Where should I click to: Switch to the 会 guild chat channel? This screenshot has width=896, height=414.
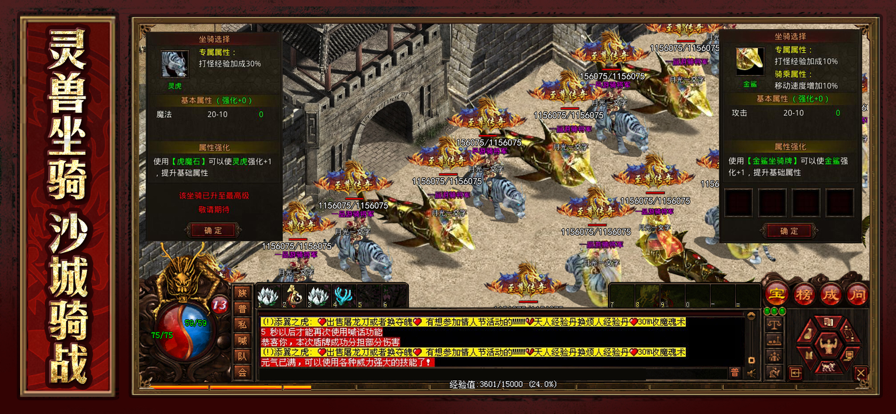(x=242, y=372)
